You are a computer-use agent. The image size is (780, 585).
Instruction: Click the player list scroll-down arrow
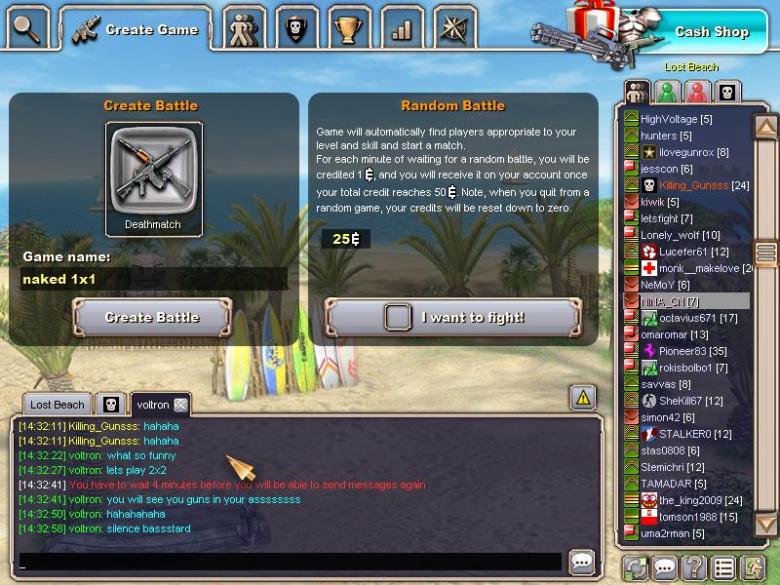click(x=765, y=522)
